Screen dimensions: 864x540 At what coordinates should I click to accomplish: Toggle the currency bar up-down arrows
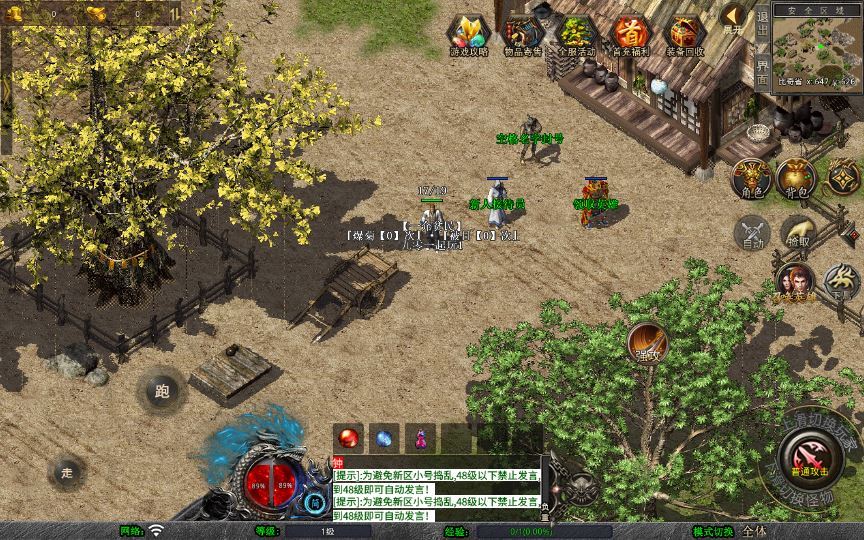tap(176, 13)
